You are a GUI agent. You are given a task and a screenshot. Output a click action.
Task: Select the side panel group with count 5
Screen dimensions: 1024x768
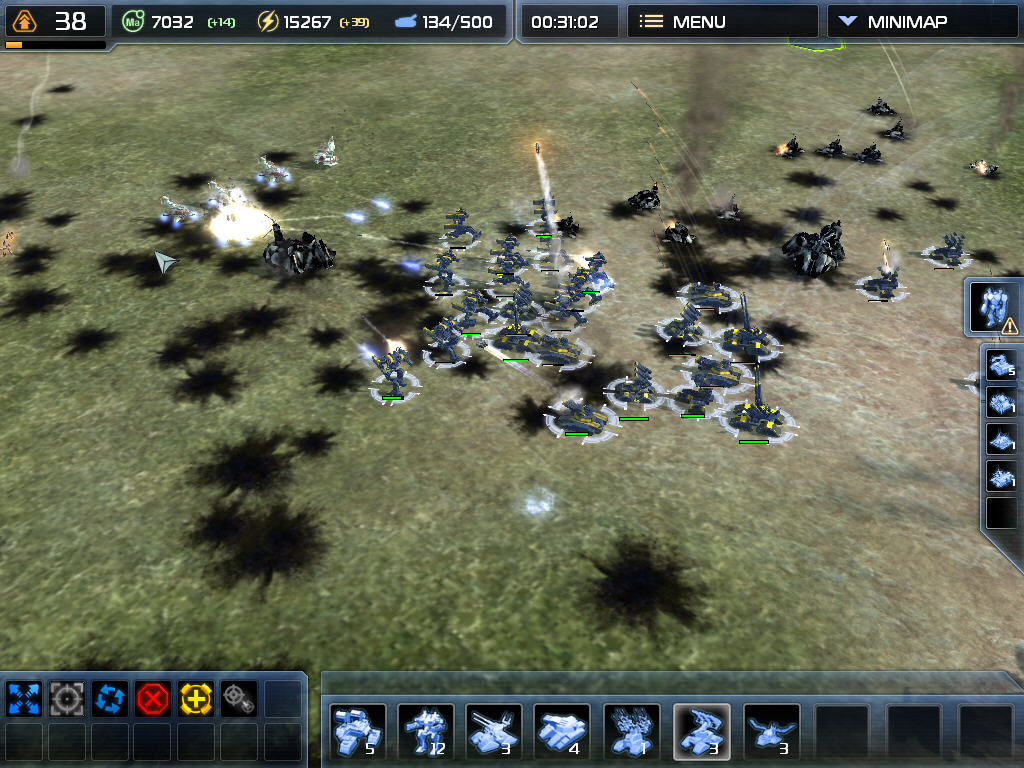click(x=1001, y=365)
